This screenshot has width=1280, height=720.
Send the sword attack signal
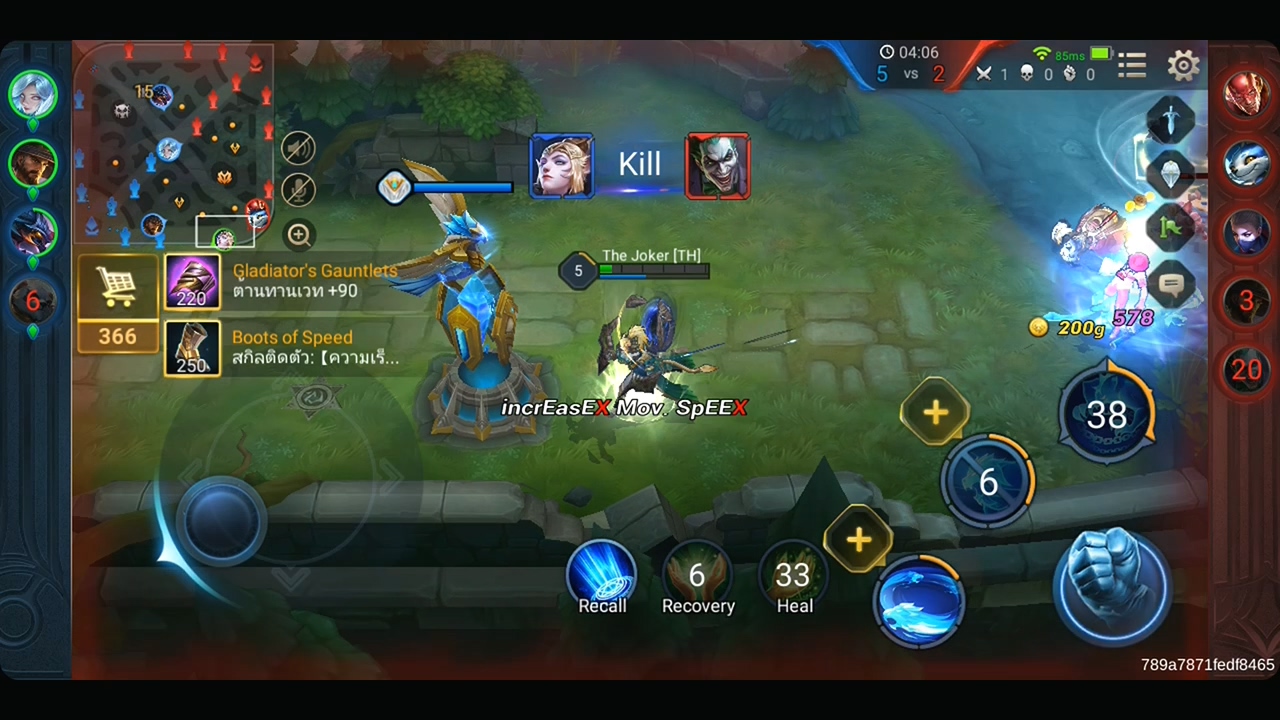click(x=1171, y=121)
